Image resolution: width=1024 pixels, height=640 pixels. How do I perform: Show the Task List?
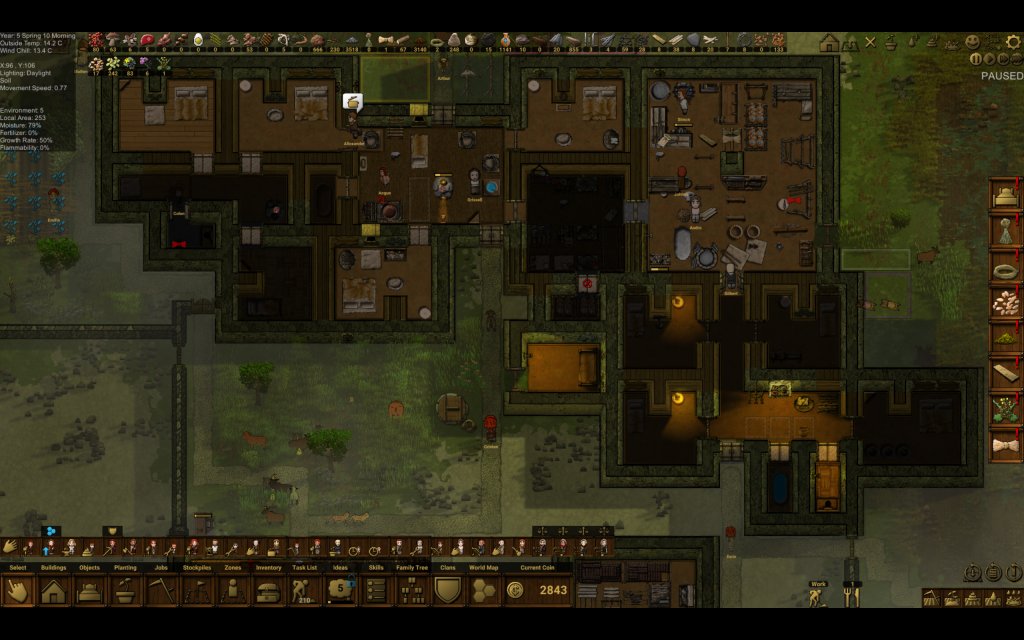click(x=304, y=590)
